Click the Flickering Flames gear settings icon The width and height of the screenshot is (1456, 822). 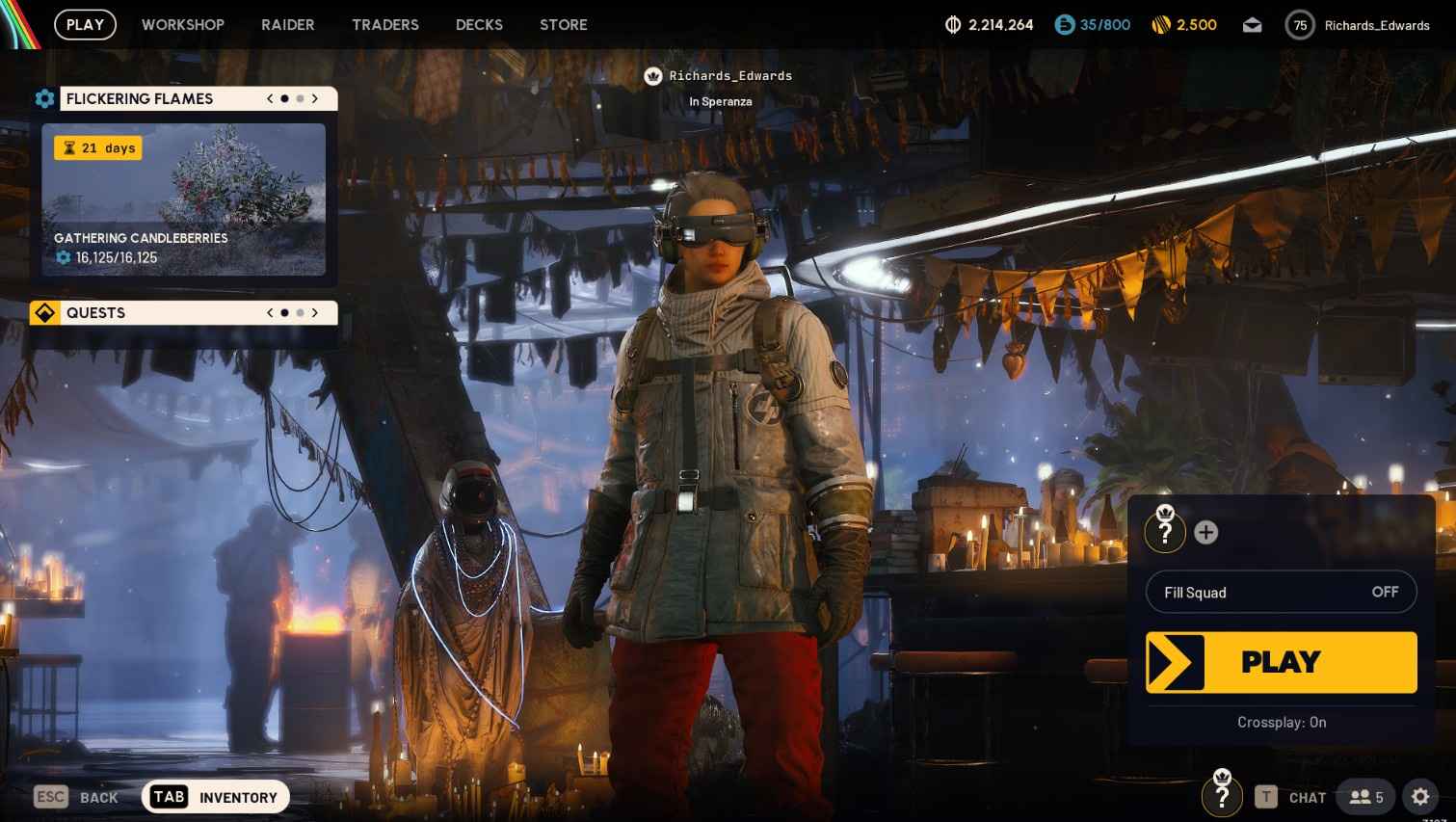pos(44,98)
